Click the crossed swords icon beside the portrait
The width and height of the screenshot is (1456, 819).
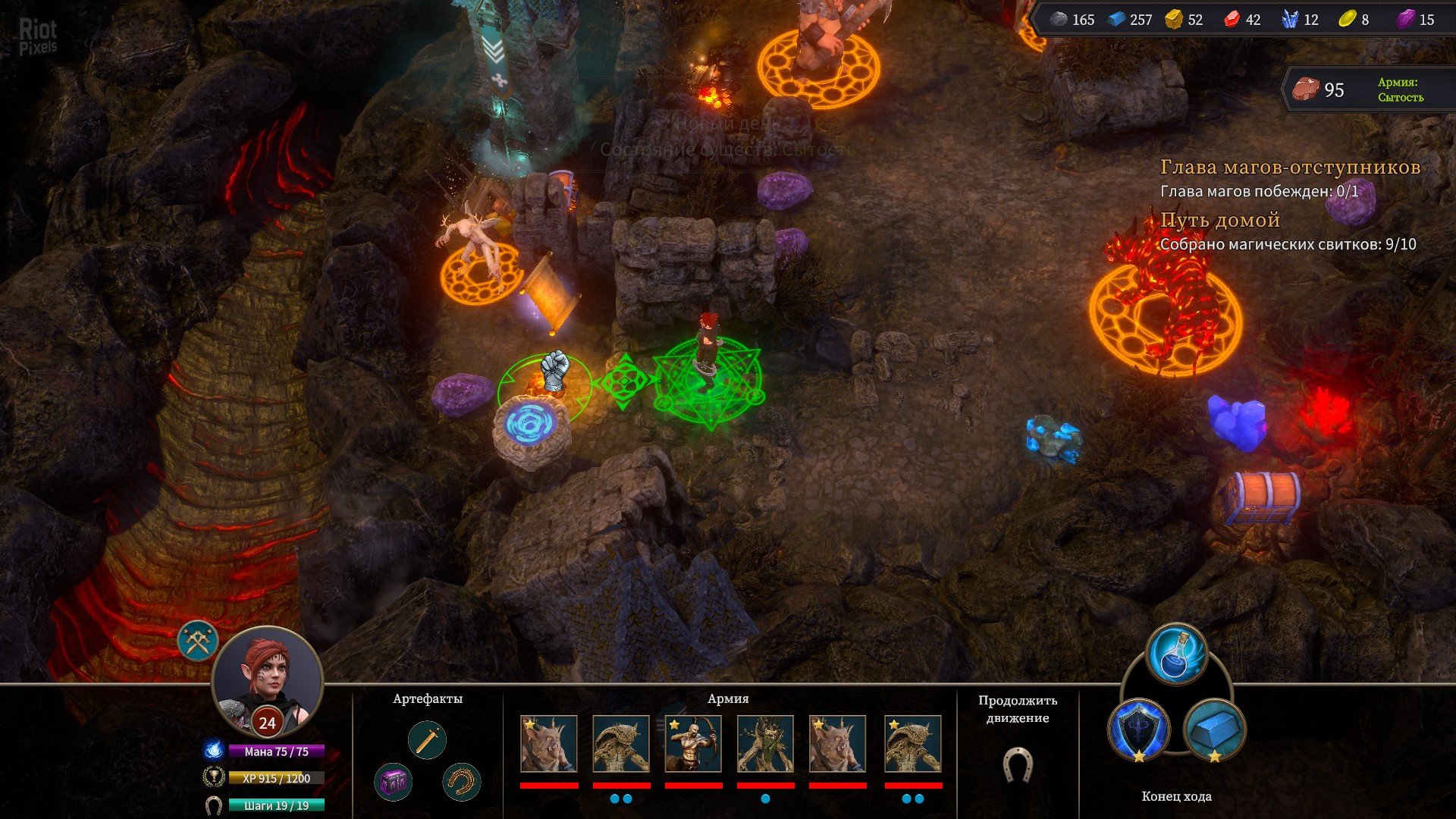199,641
